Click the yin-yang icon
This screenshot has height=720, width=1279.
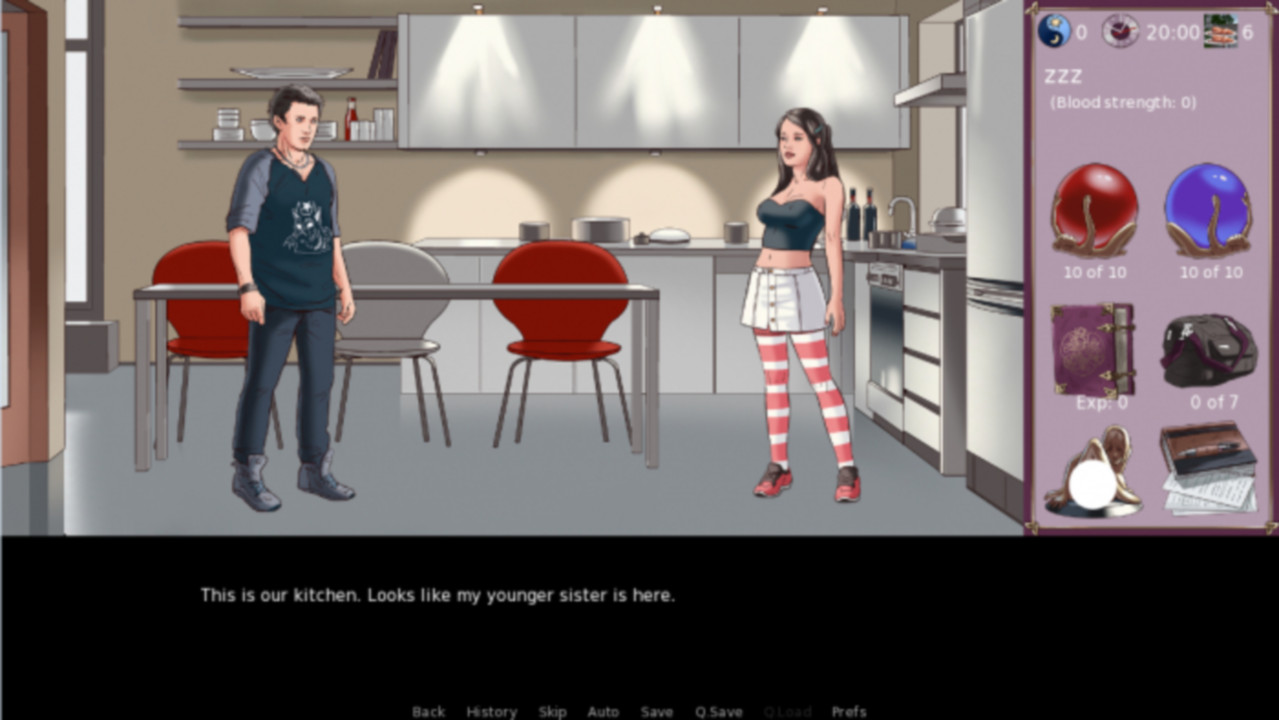tap(1054, 31)
